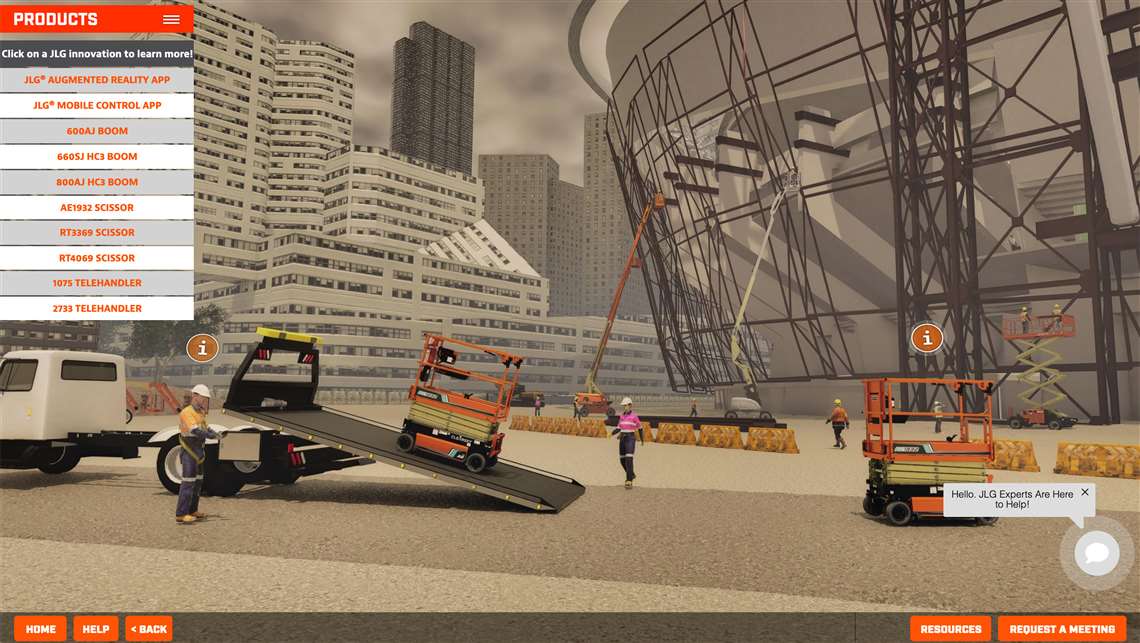The image size is (1140, 643).
Task: Go back with the Back button
Action: pyautogui.click(x=149, y=629)
